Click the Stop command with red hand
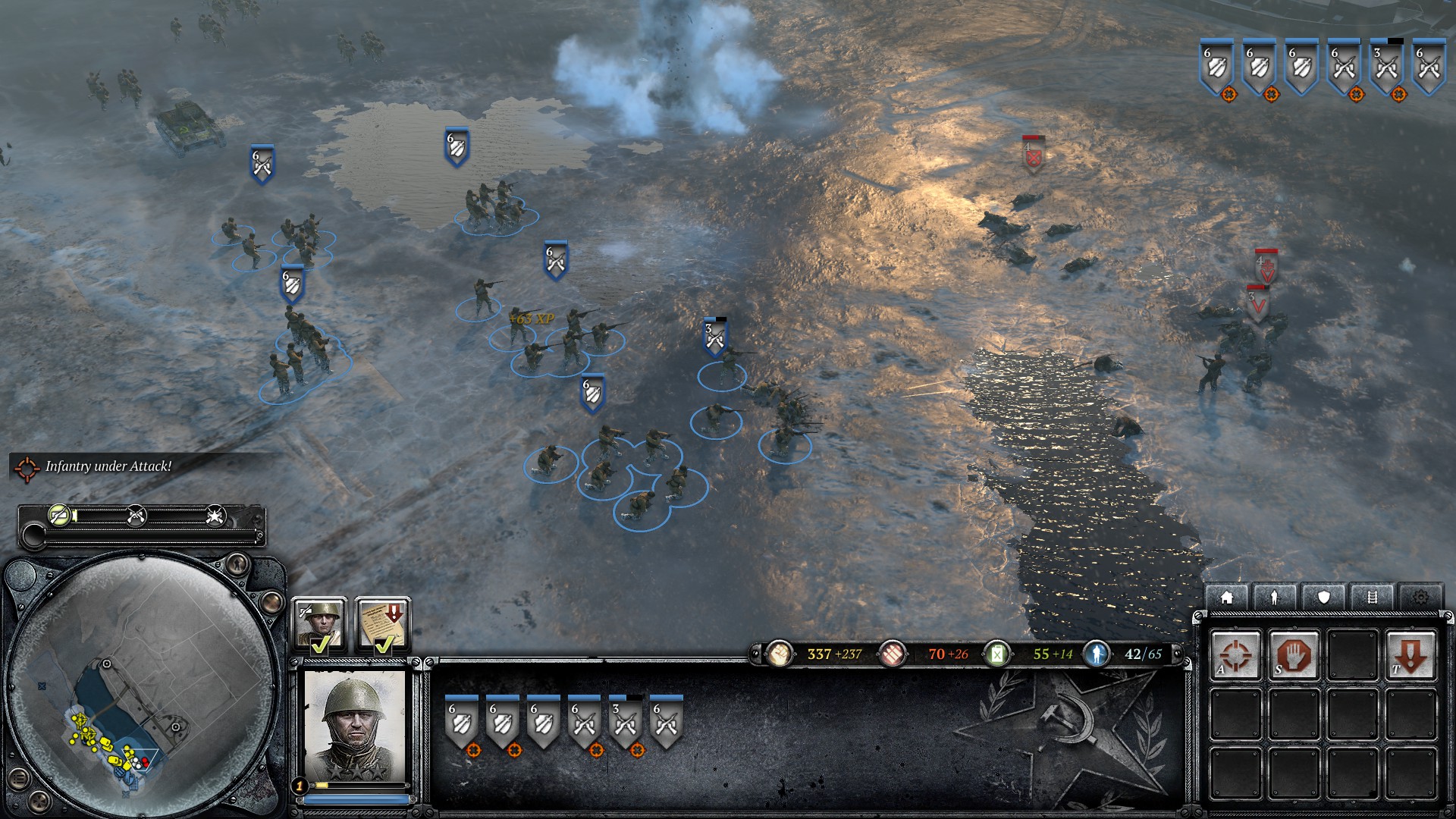 [1293, 655]
